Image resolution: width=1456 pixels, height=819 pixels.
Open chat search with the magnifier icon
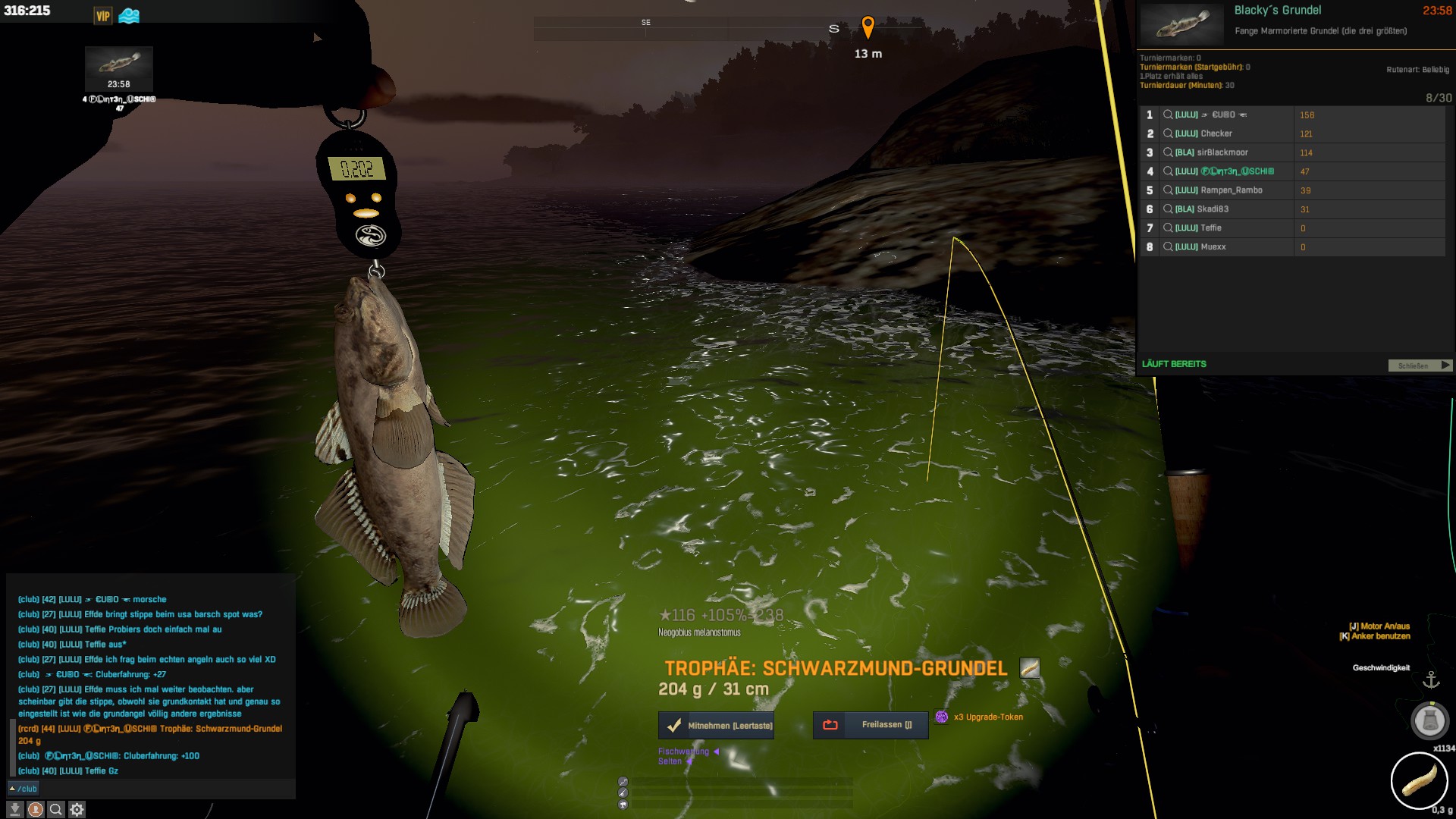[56, 810]
